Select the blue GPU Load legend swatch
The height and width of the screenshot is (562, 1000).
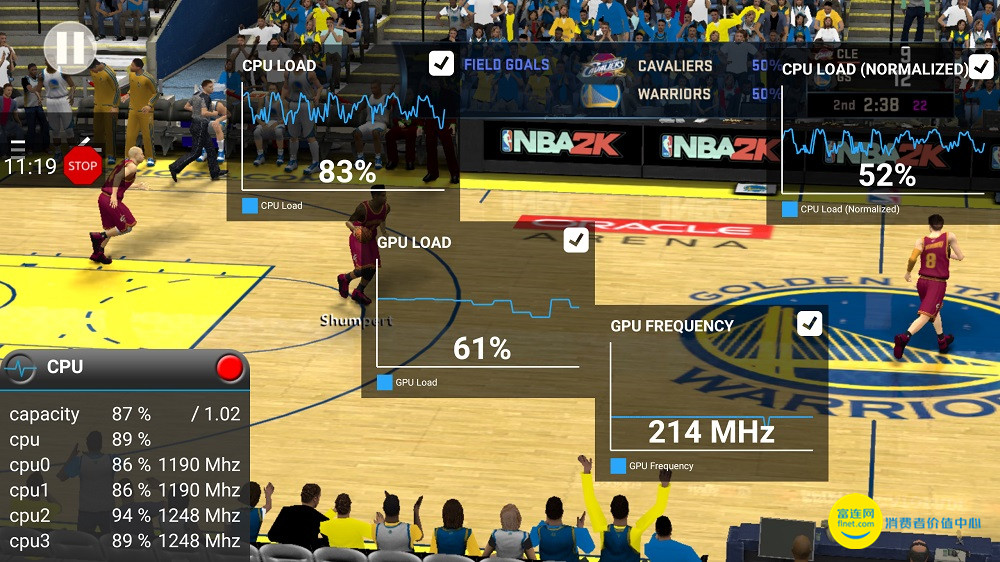point(385,382)
